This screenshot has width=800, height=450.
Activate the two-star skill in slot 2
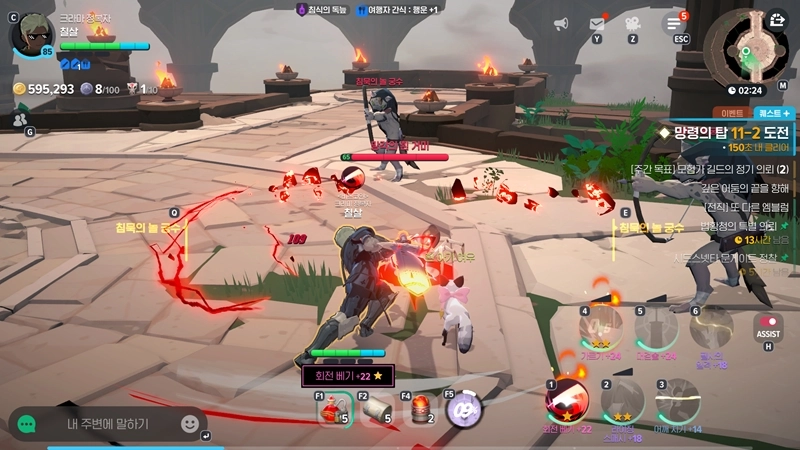click(622, 402)
